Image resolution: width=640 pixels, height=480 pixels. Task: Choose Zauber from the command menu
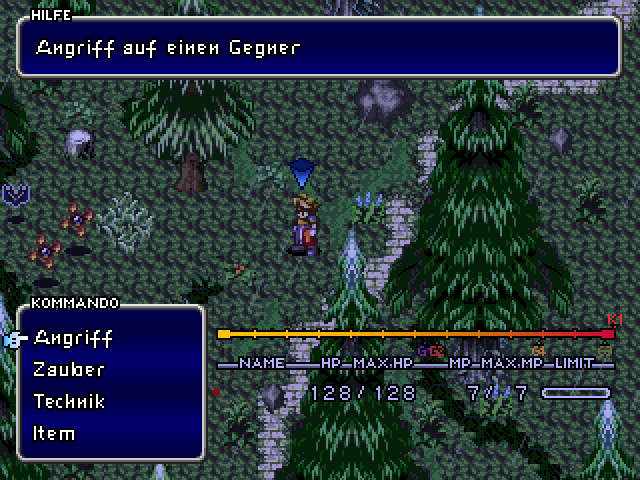click(69, 369)
